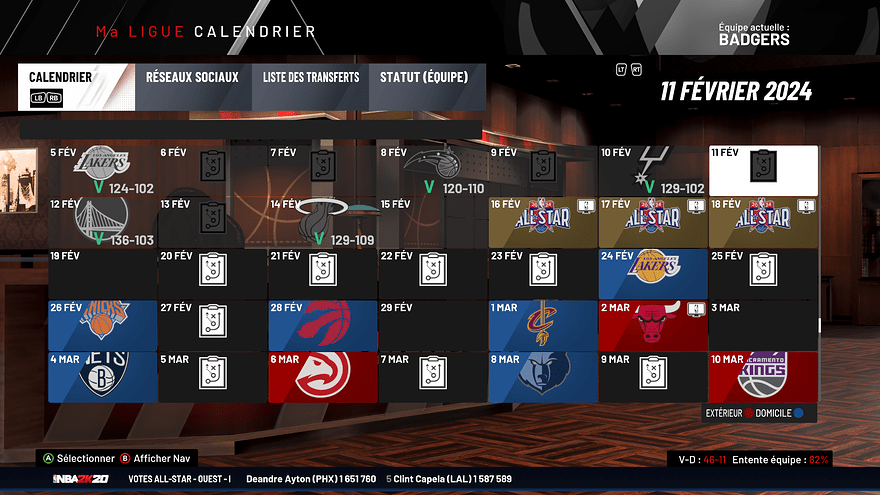Pick the 26 Fév Knicks game tile
The height and width of the screenshot is (495, 880).
(x=103, y=324)
